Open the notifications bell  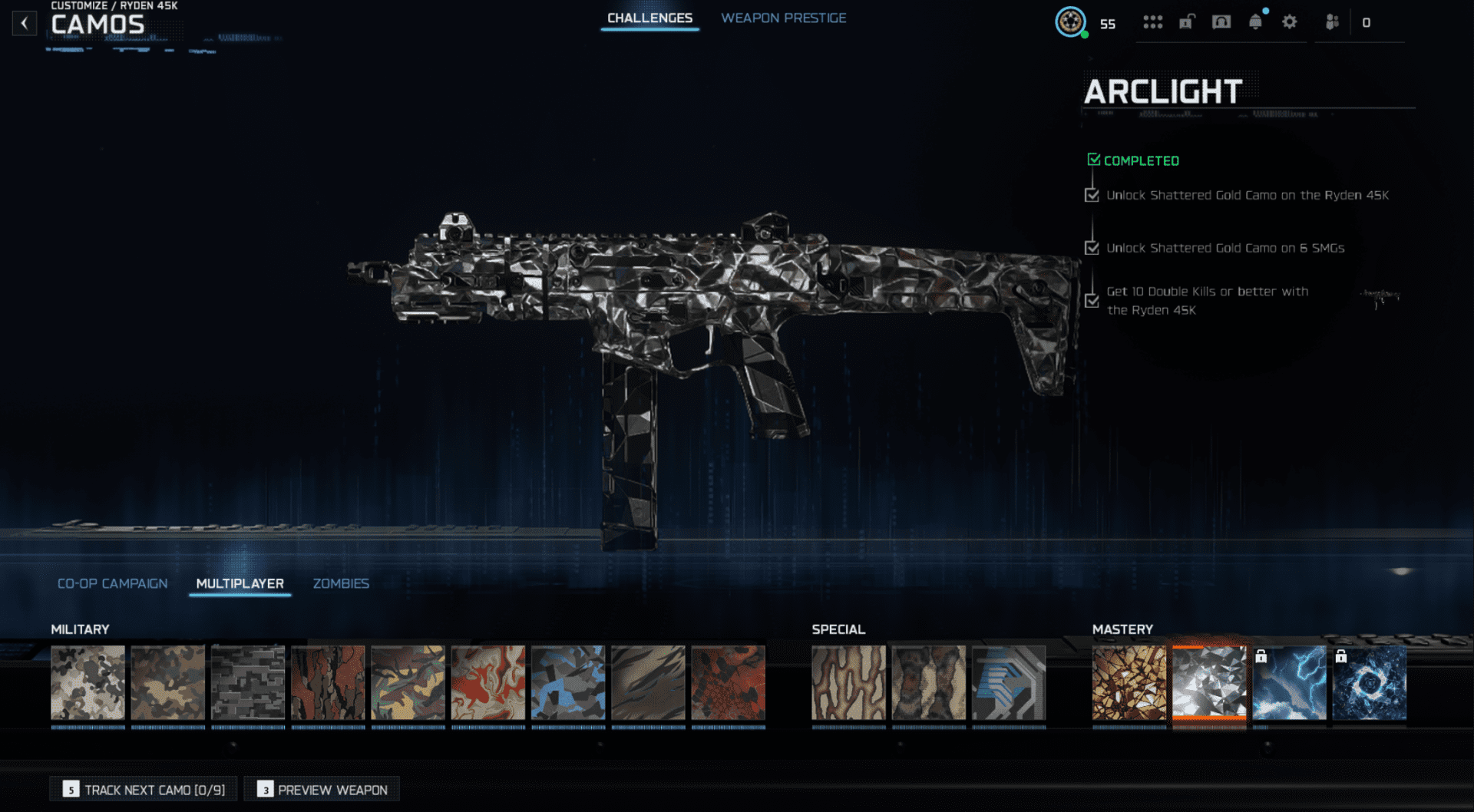1255,22
